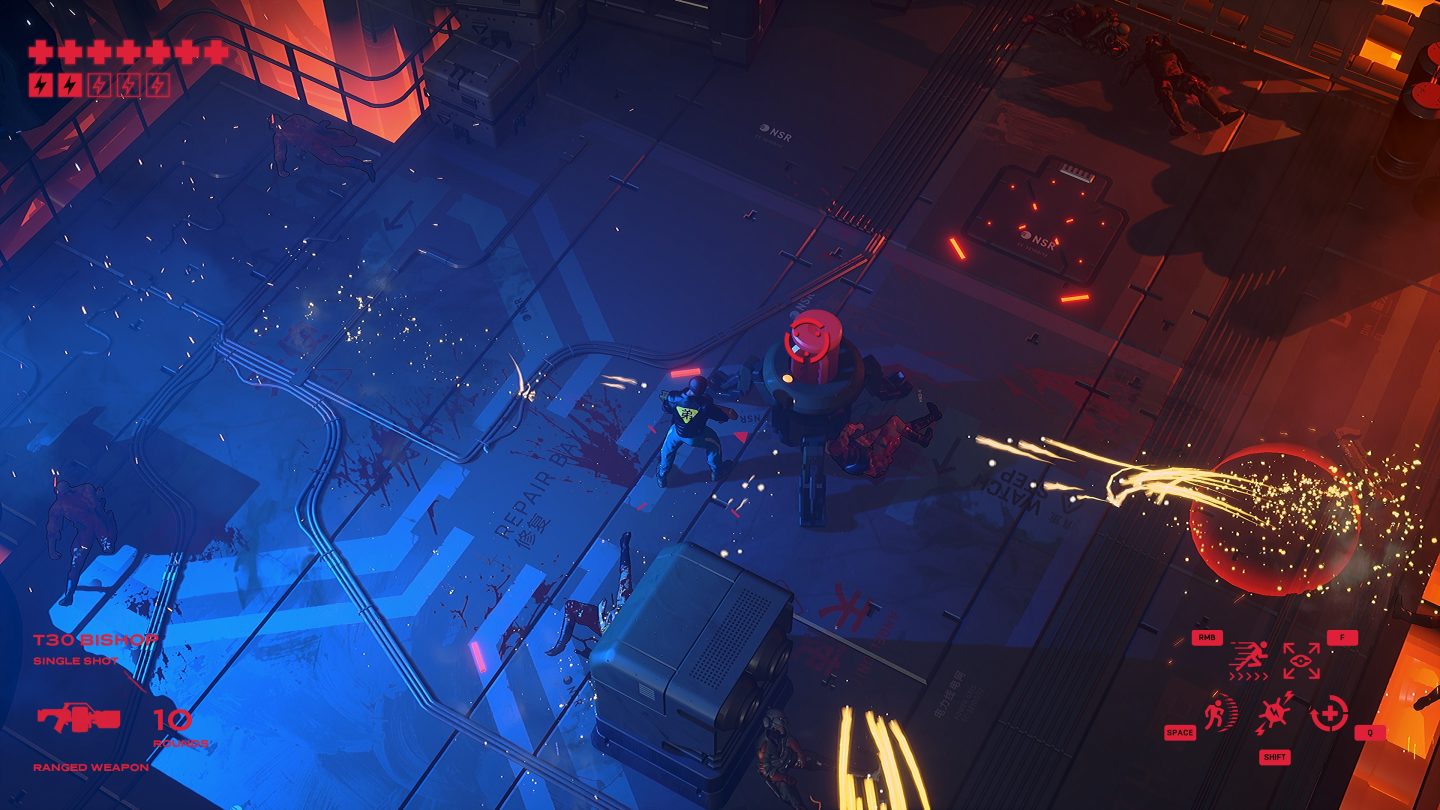Image resolution: width=1440 pixels, height=810 pixels.
Task: Click the surveillance eye ability icon
Action: click(1301, 660)
